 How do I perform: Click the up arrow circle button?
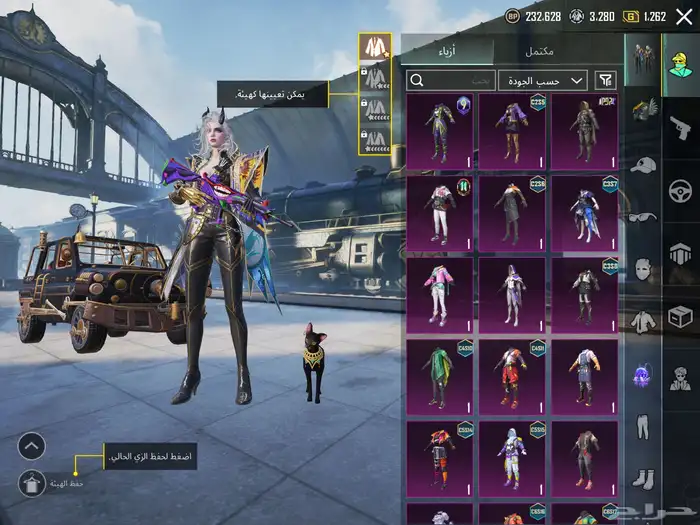31,445
